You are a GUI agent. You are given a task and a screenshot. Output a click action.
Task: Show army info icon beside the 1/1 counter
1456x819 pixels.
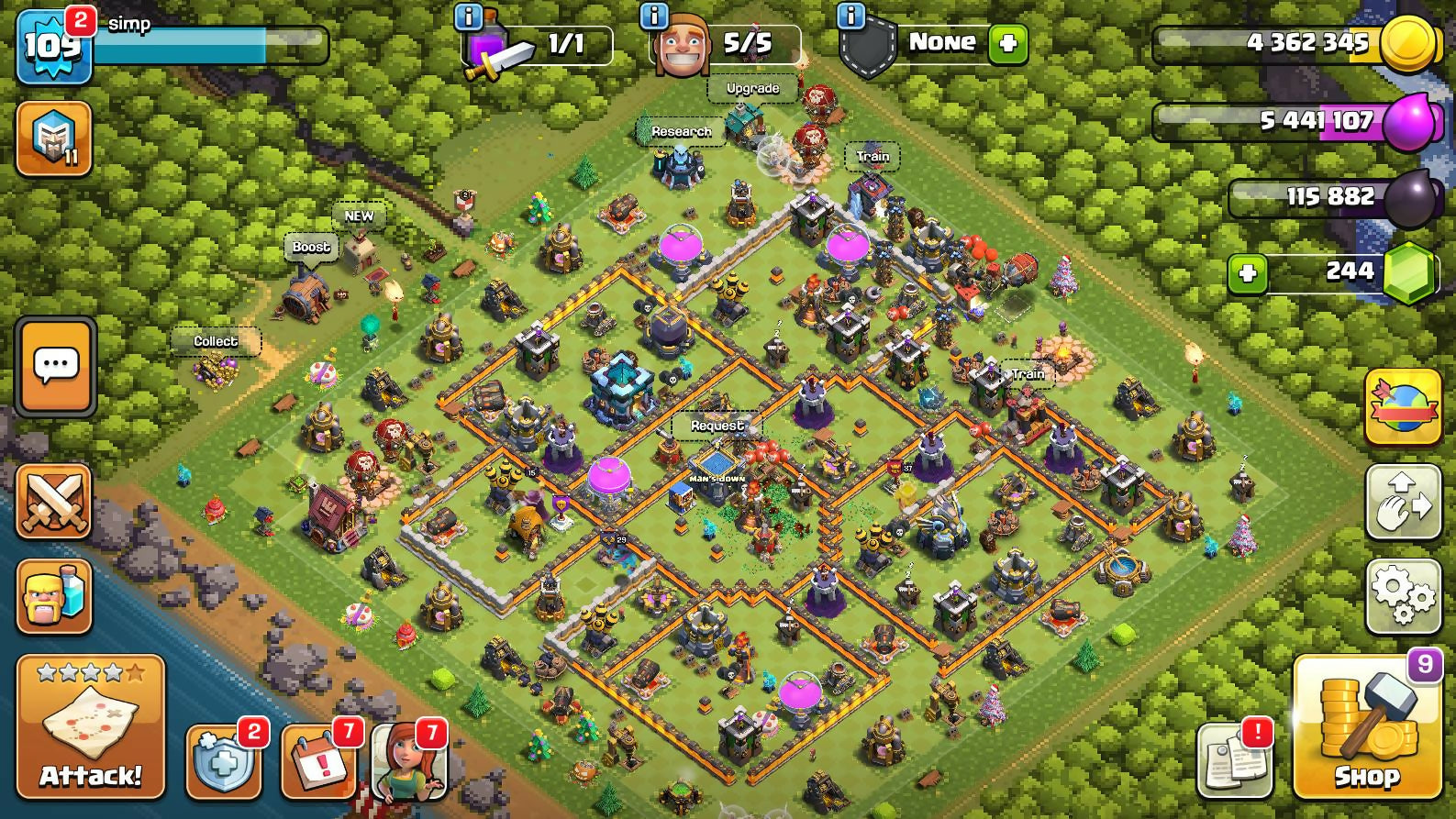pos(469,16)
